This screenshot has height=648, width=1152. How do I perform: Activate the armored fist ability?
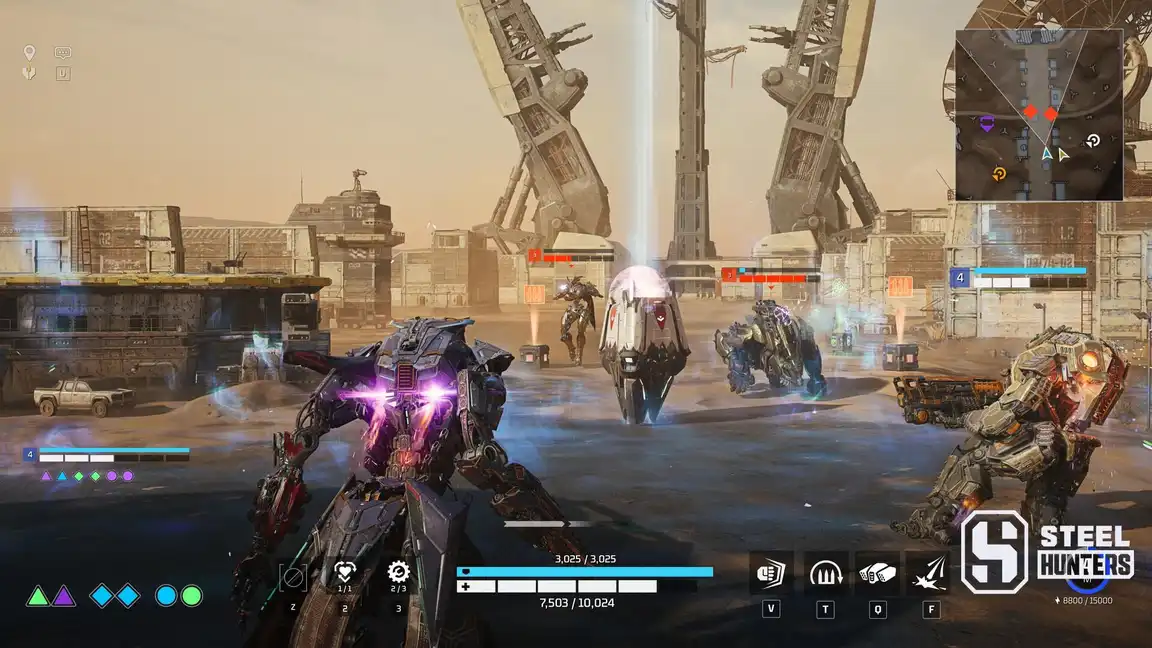(771, 573)
